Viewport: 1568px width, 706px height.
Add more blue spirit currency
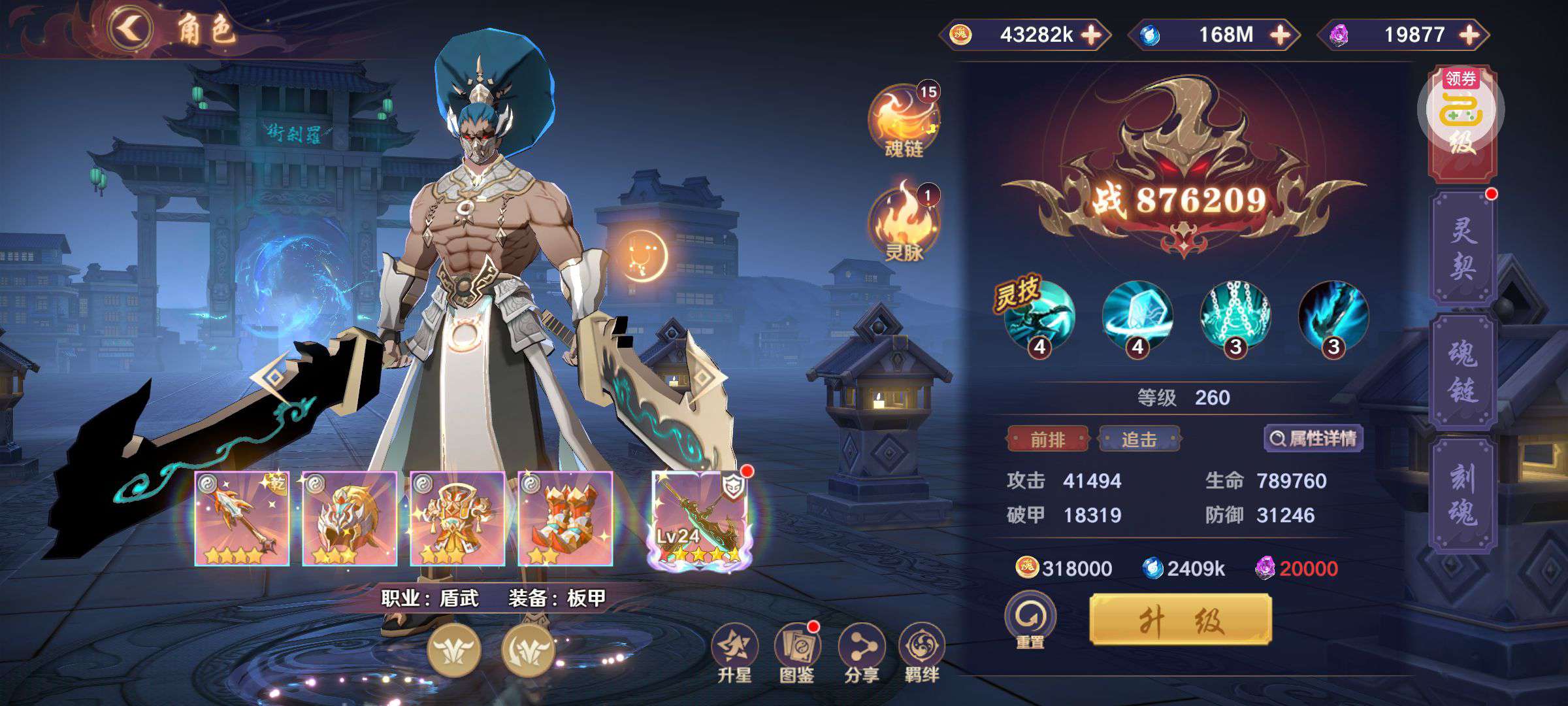click(x=1280, y=35)
